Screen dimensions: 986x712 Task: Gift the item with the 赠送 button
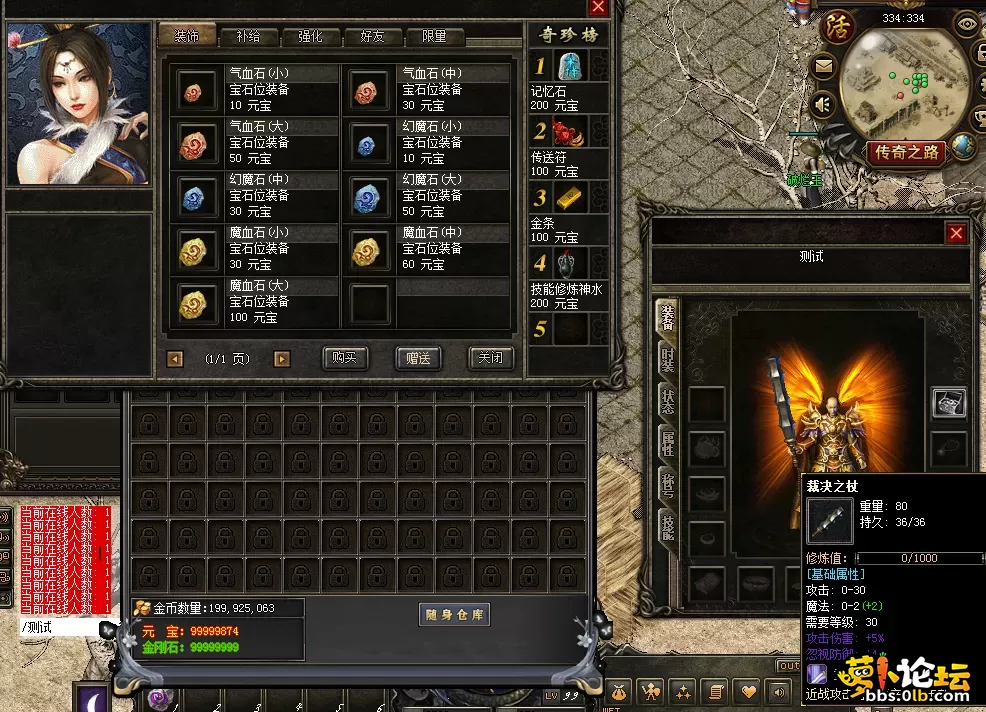[x=418, y=358]
